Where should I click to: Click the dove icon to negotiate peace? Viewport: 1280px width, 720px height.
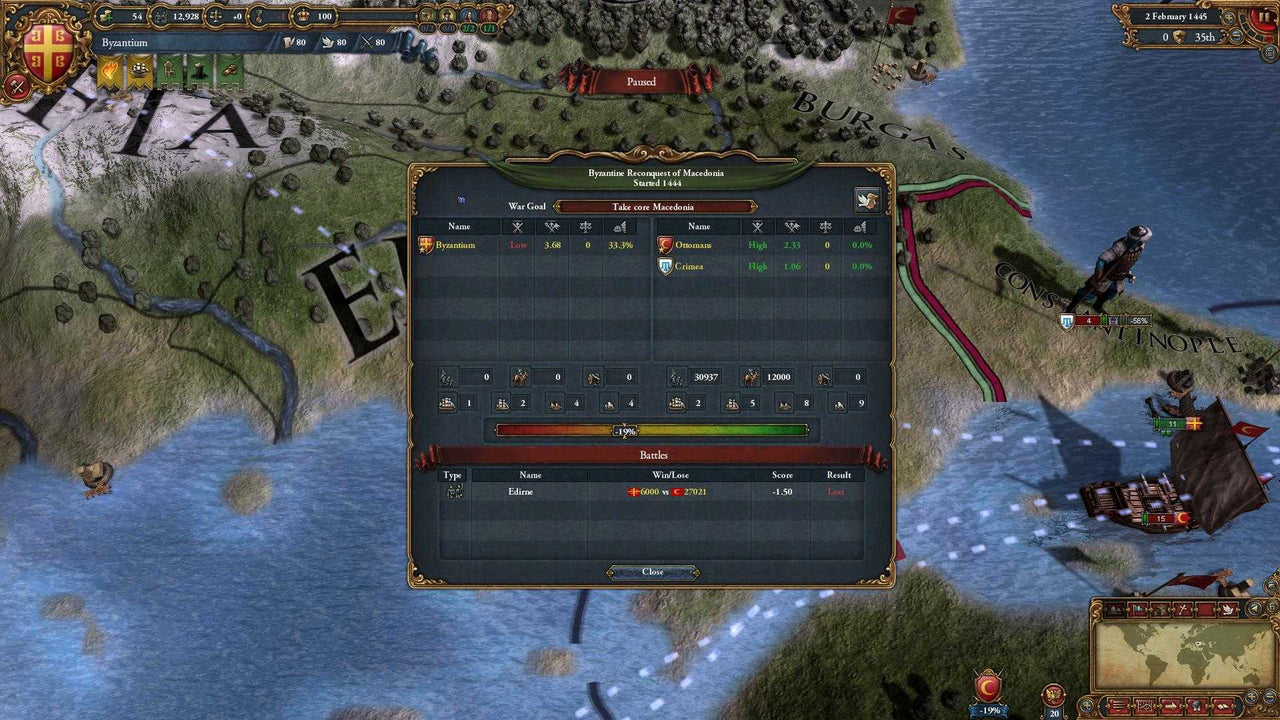[869, 198]
